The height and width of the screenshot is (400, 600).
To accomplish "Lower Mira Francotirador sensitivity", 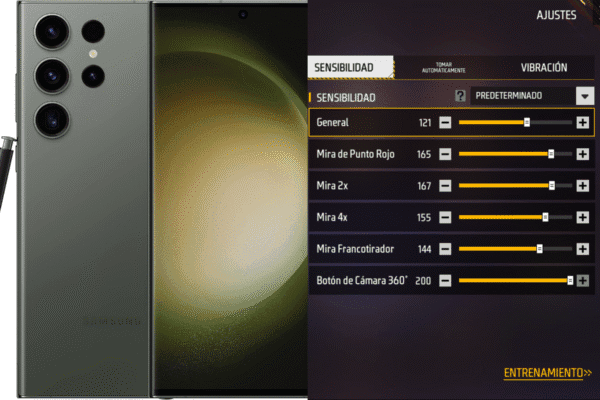I will [445, 249].
